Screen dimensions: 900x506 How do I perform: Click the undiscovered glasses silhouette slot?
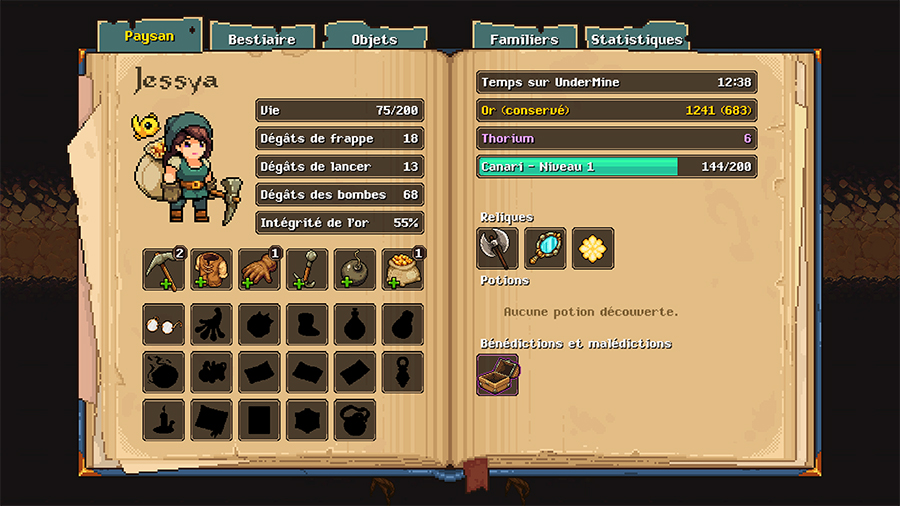point(163,324)
